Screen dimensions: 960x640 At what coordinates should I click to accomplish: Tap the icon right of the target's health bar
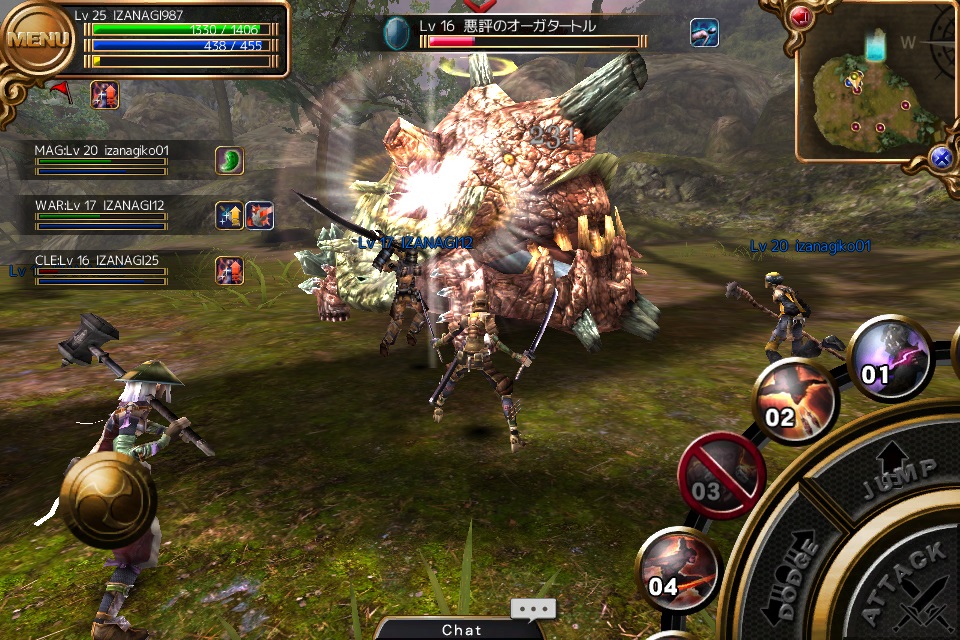[704, 33]
